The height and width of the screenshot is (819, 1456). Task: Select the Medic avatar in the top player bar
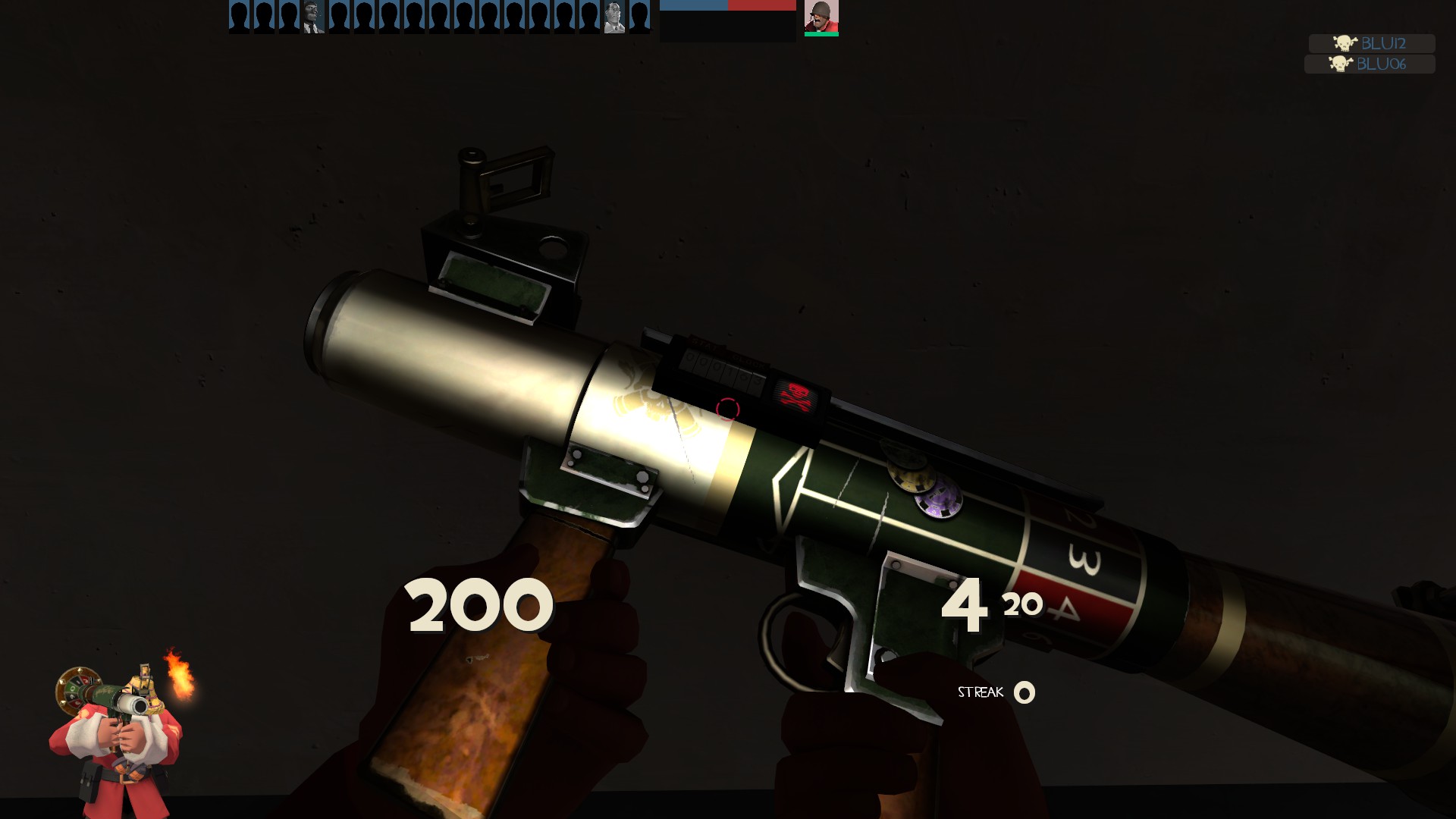coord(616,17)
